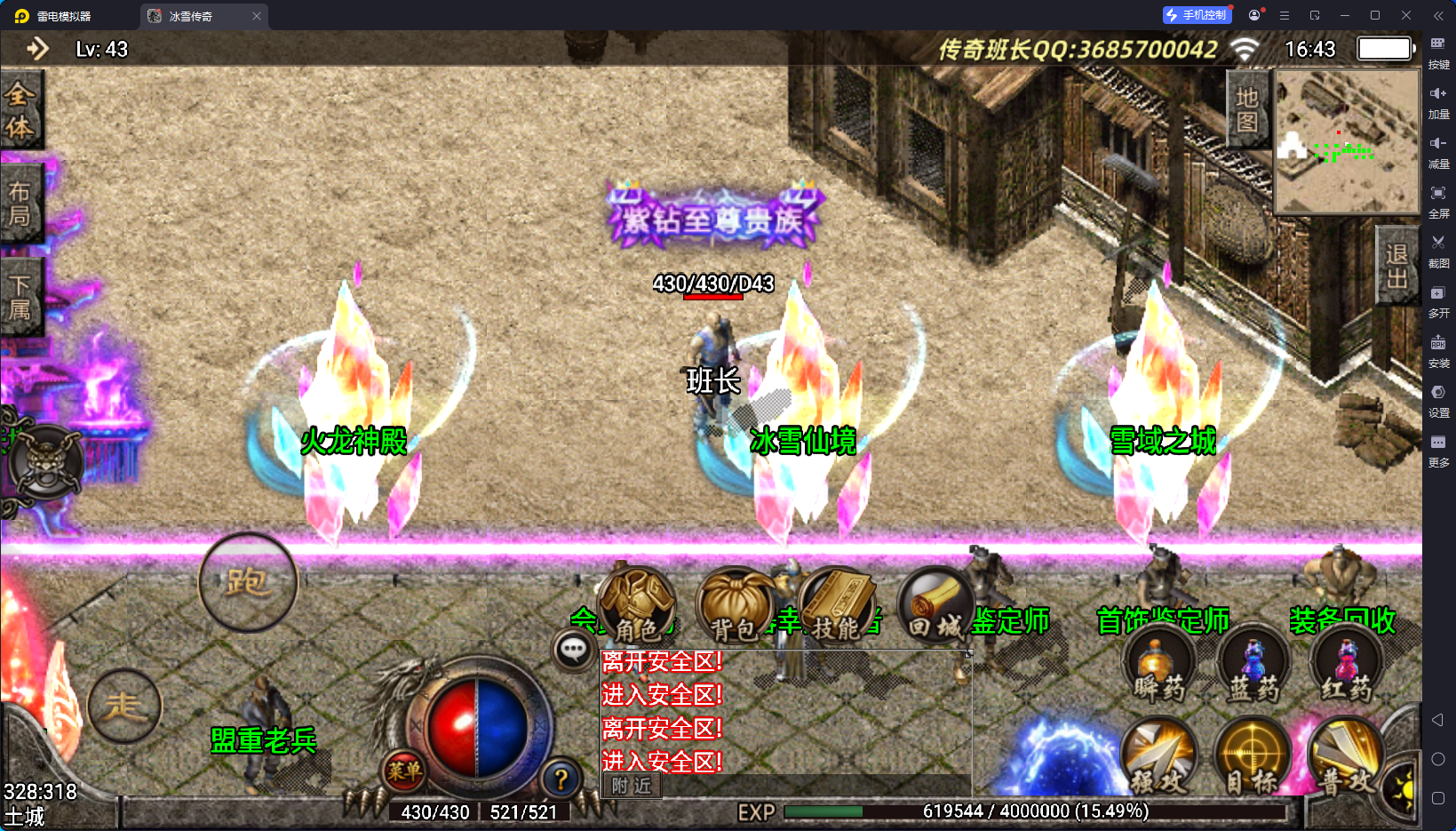Tap the 目标 target button
This screenshot has height=831, width=1456.
point(1253,757)
